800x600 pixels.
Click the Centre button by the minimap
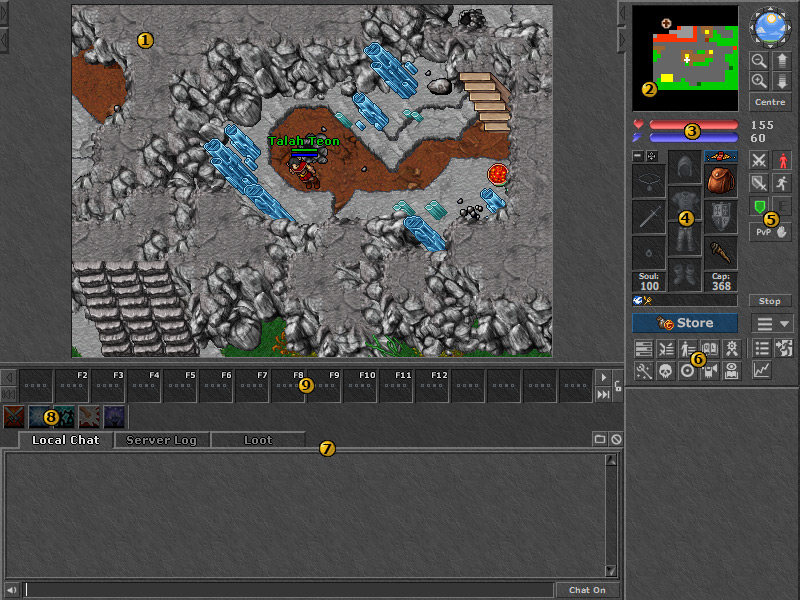[769, 102]
